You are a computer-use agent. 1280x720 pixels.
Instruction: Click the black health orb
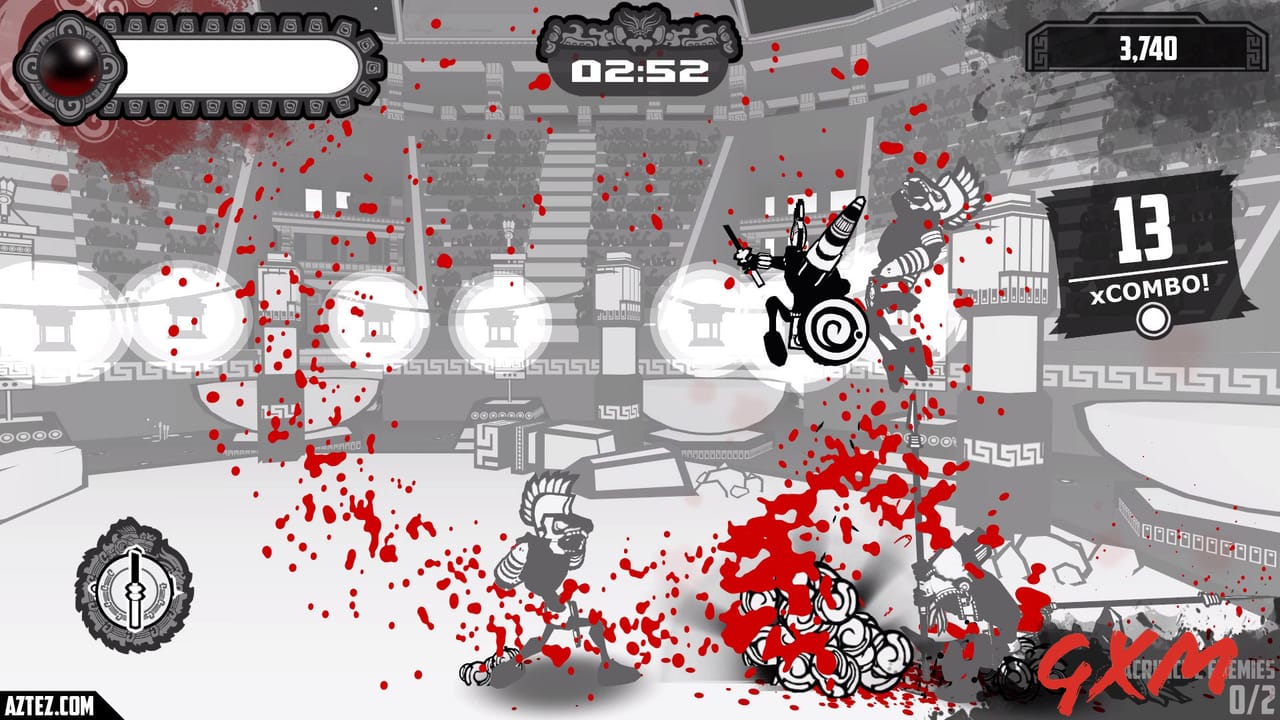tap(68, 65)
